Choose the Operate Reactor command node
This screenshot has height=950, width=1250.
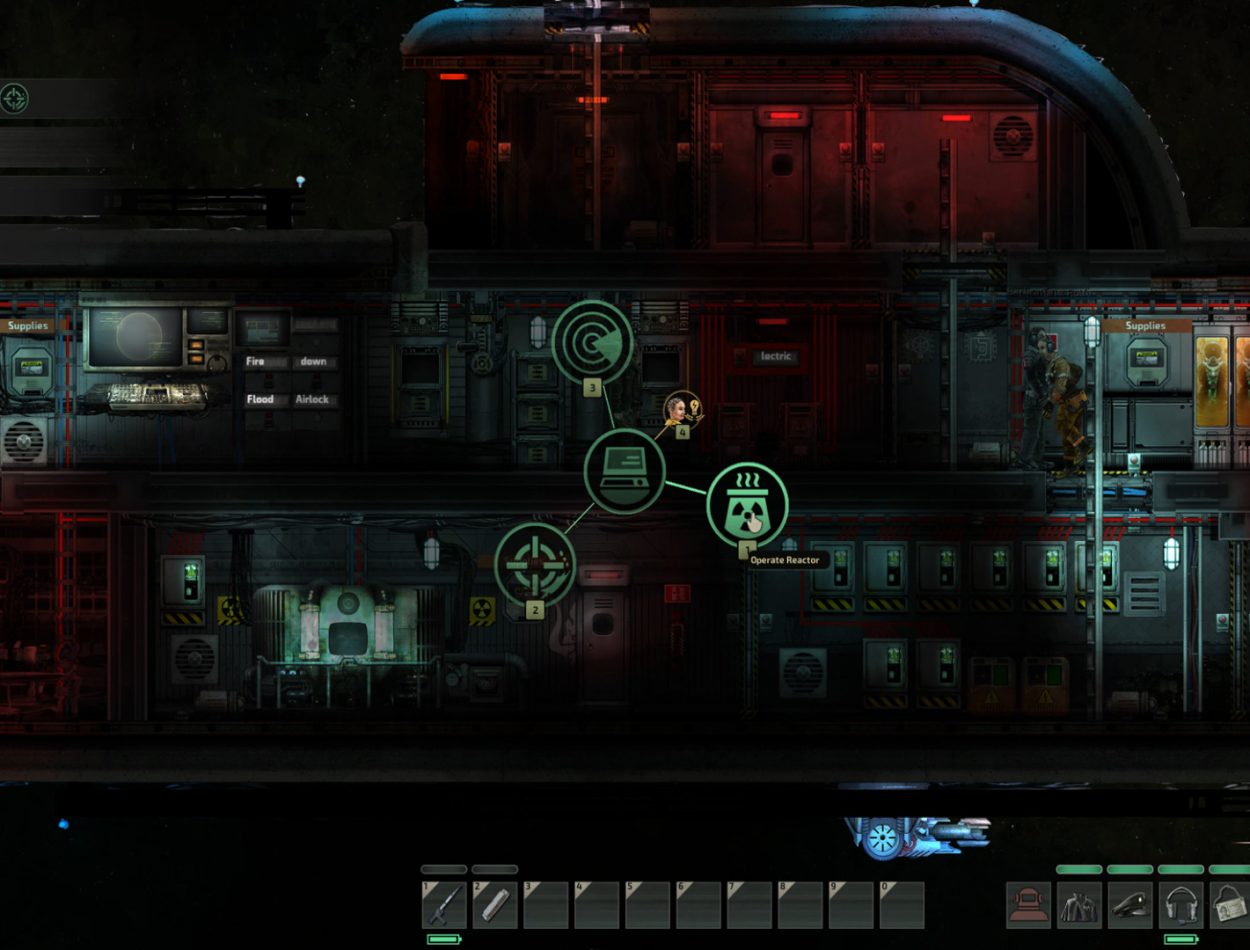click(x=748, y=505)
